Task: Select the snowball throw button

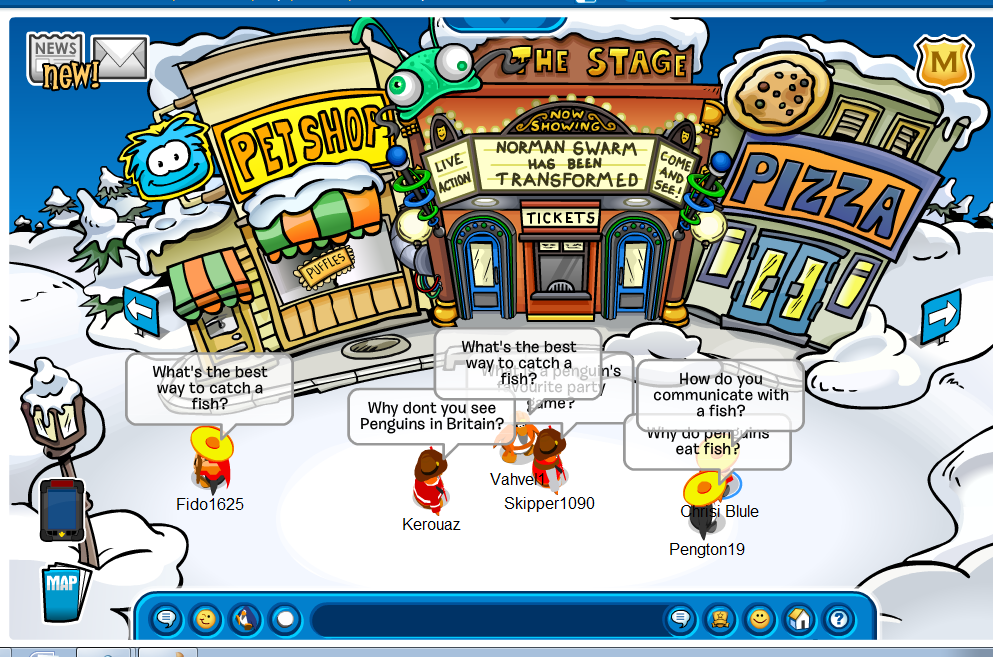Action: tap(285, 620)
